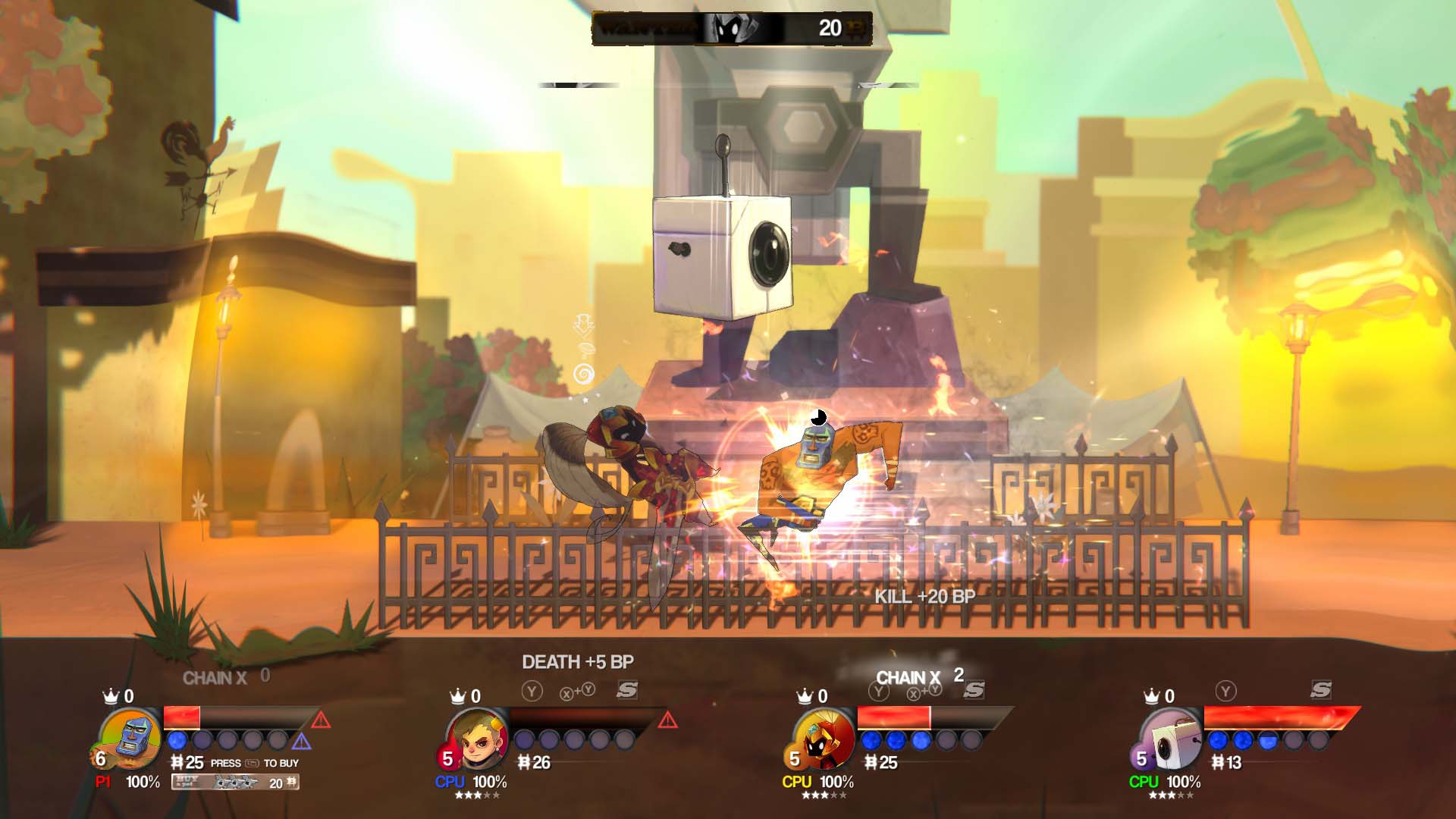Screen dimensions: 1456x819
Task: Click the crown icon above the washing-machine CPU
Action: (1152, 695)
